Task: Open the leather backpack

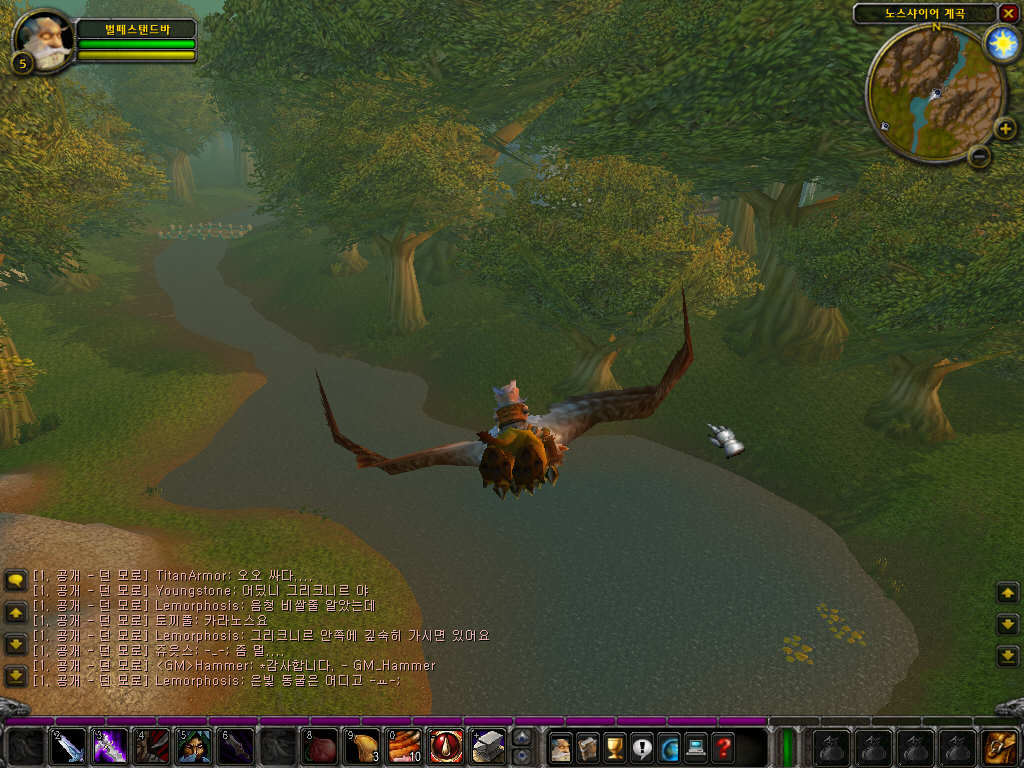Action: (x=1000, y=747)
